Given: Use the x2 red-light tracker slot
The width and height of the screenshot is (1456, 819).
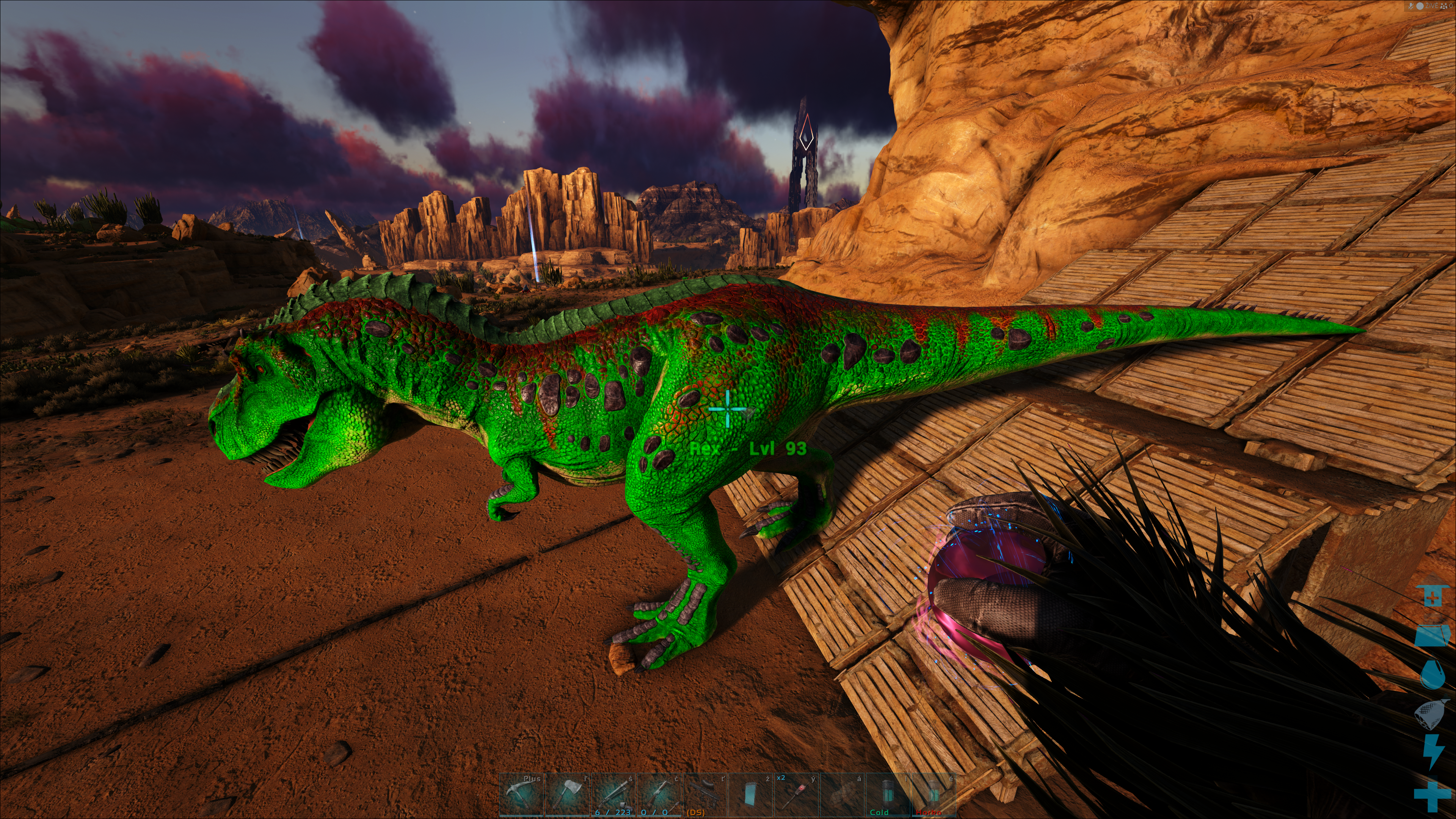Looking at the screenshot, I should pos(796,794).
